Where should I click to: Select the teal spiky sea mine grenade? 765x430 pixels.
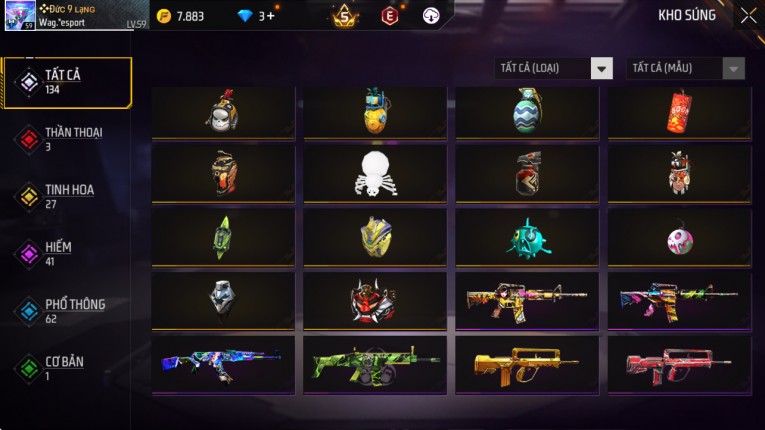pyautogui.click(x=527, y=238)
